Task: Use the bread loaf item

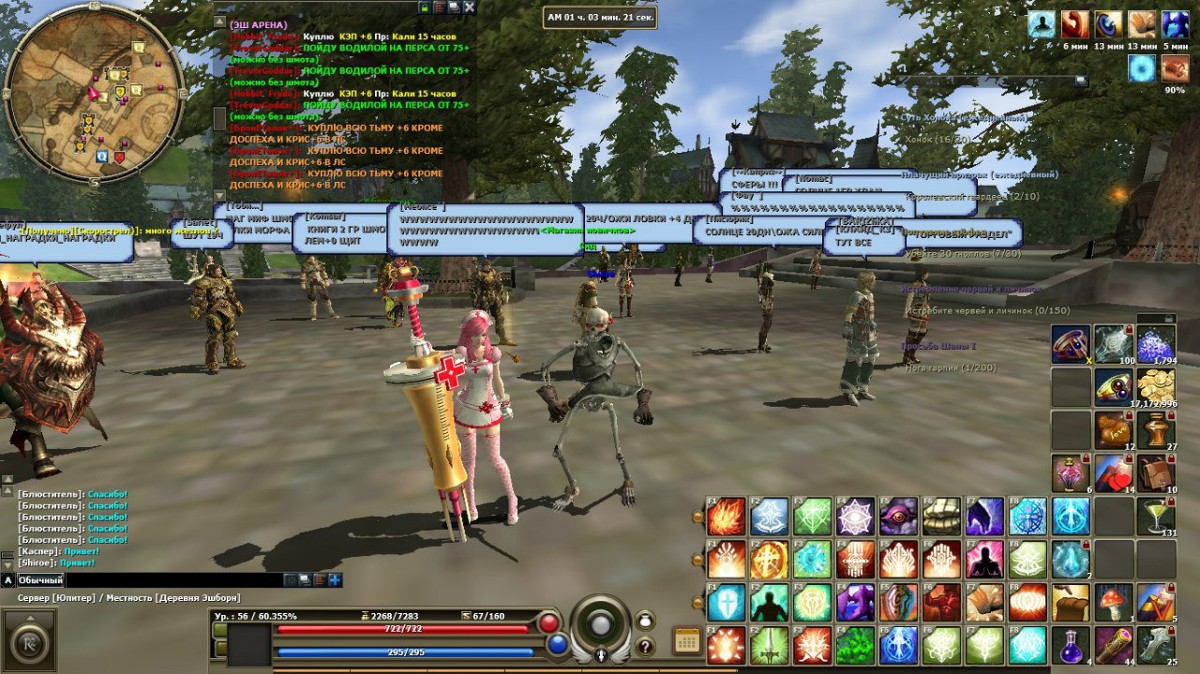Action: click(1069, 602)
